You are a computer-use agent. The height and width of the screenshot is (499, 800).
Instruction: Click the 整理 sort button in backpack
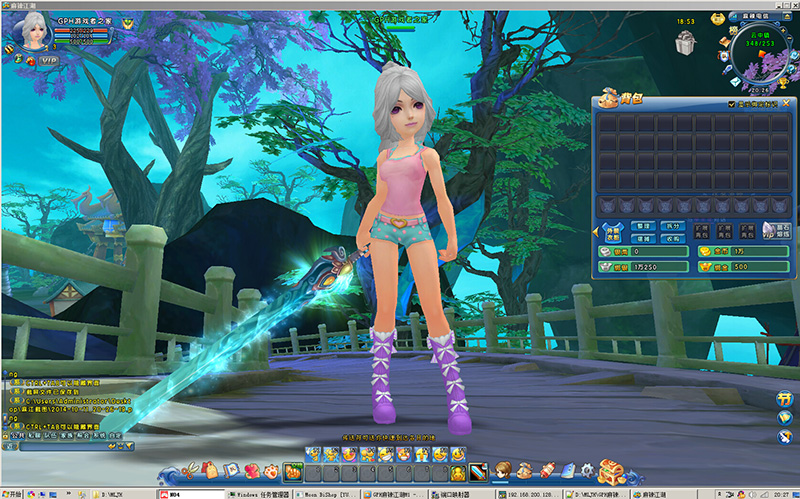645,227
